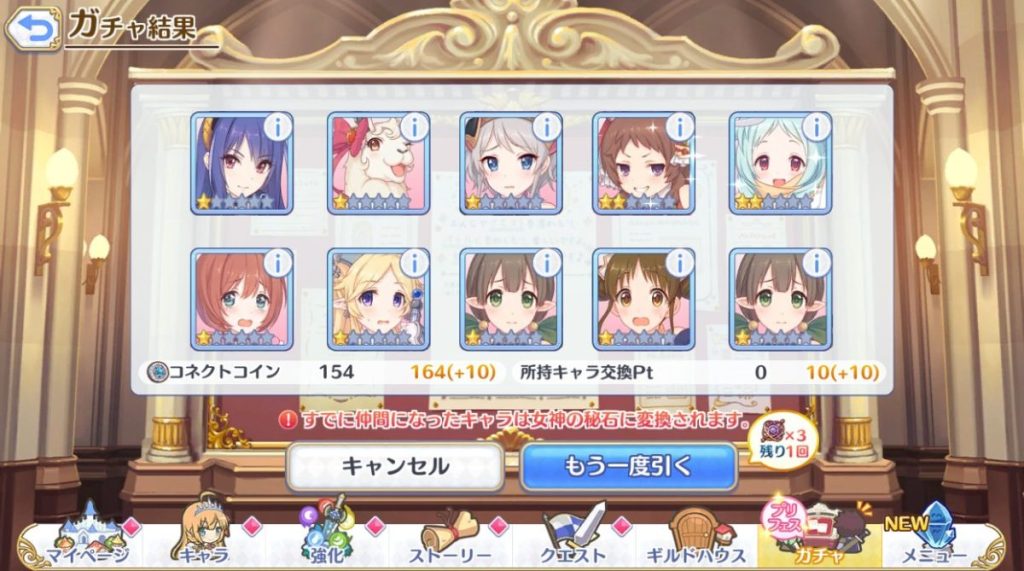Image resolution: width=1024 pixels, height=571 pixels.
Task: Open the ギルドハウス tab
Action: point(696,540)
